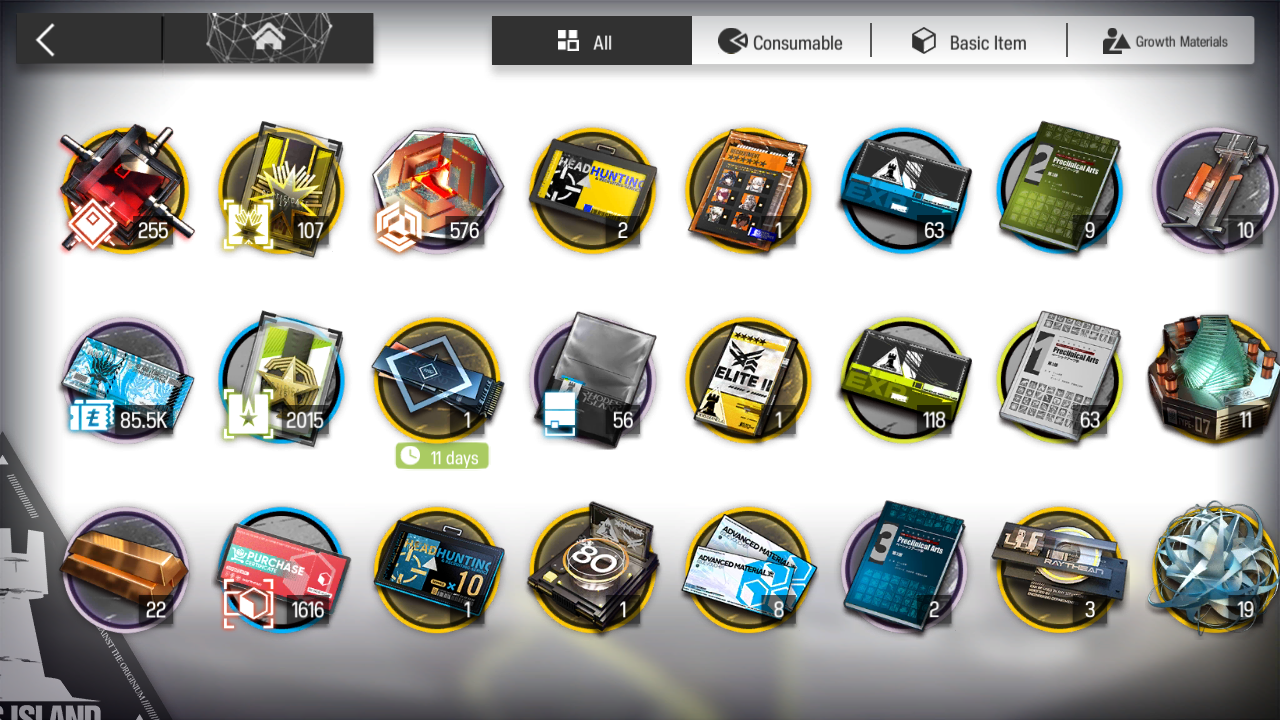Go back with the arrow button

point(45,41)
